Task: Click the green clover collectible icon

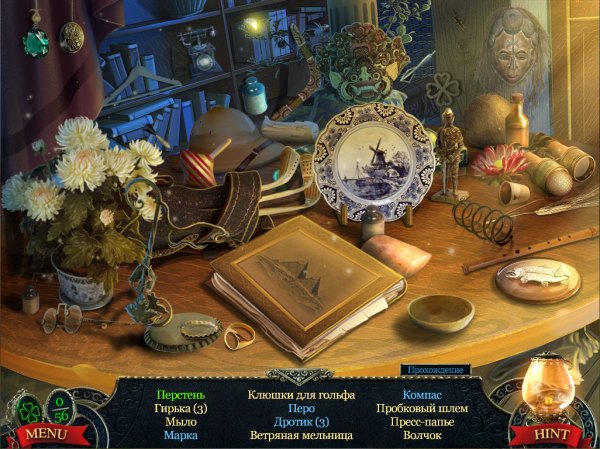Action: (29, 410)
